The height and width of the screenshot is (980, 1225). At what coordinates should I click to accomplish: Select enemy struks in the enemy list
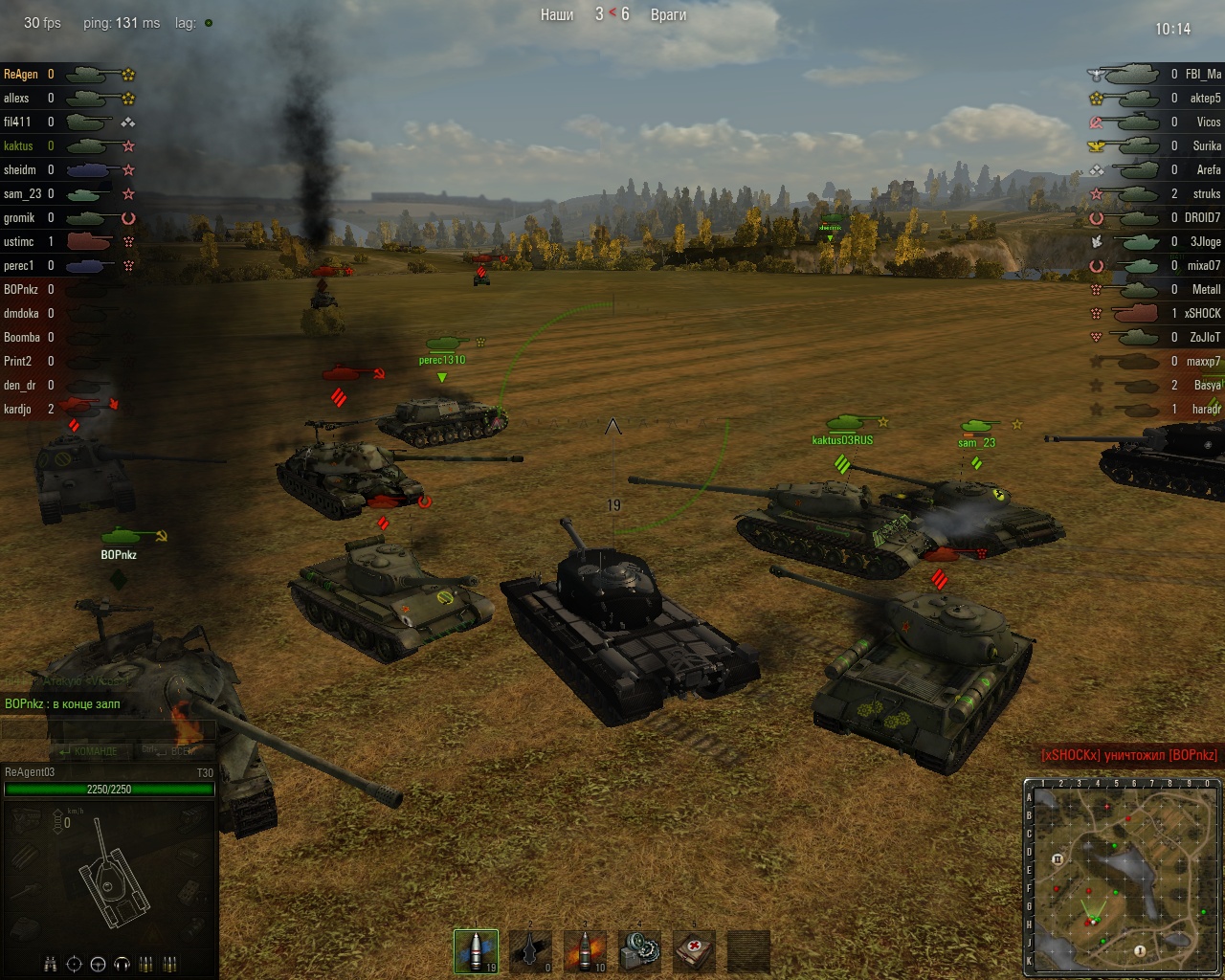(1206, 194)
